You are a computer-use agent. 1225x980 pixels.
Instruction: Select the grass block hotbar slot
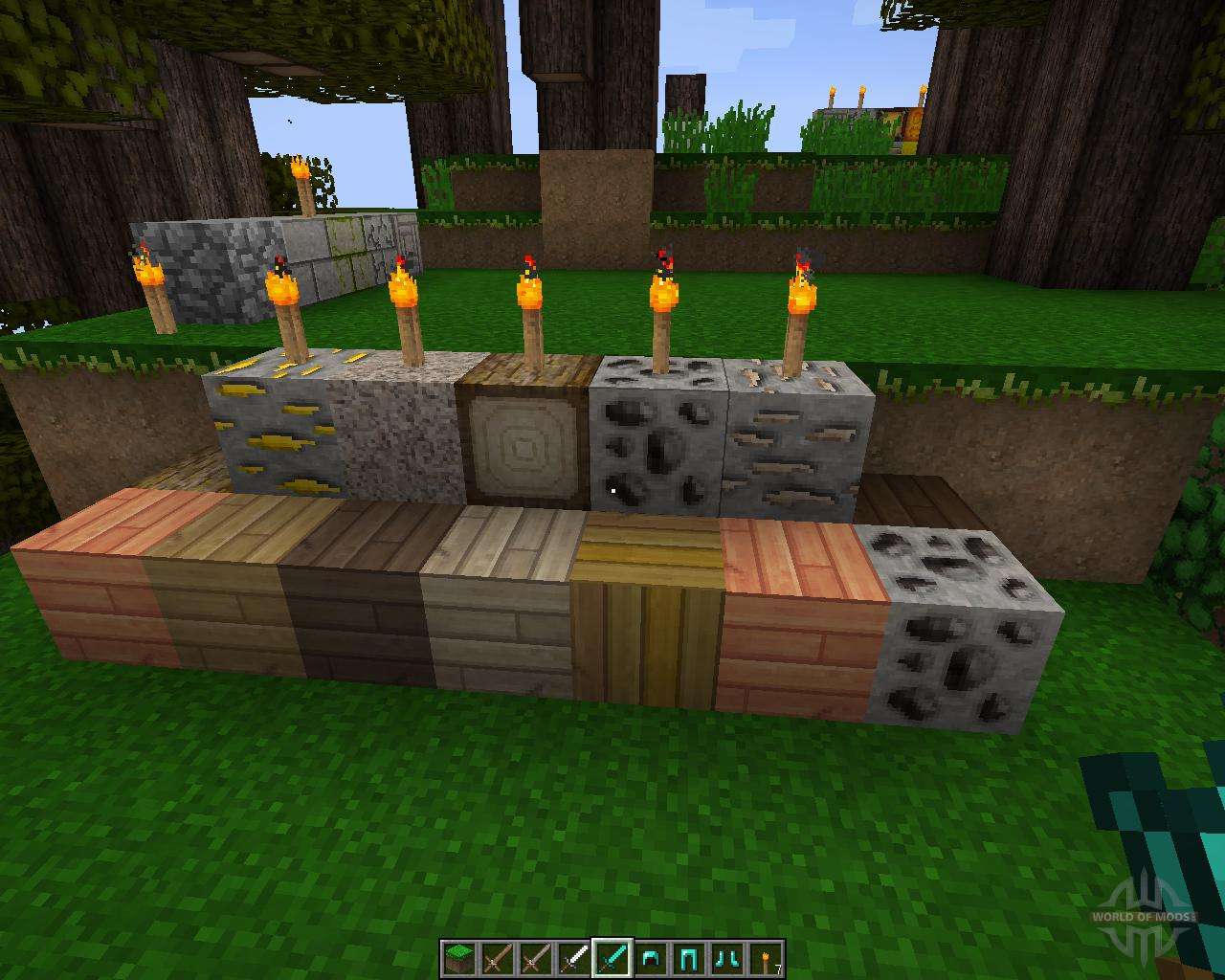click(457, 958)
